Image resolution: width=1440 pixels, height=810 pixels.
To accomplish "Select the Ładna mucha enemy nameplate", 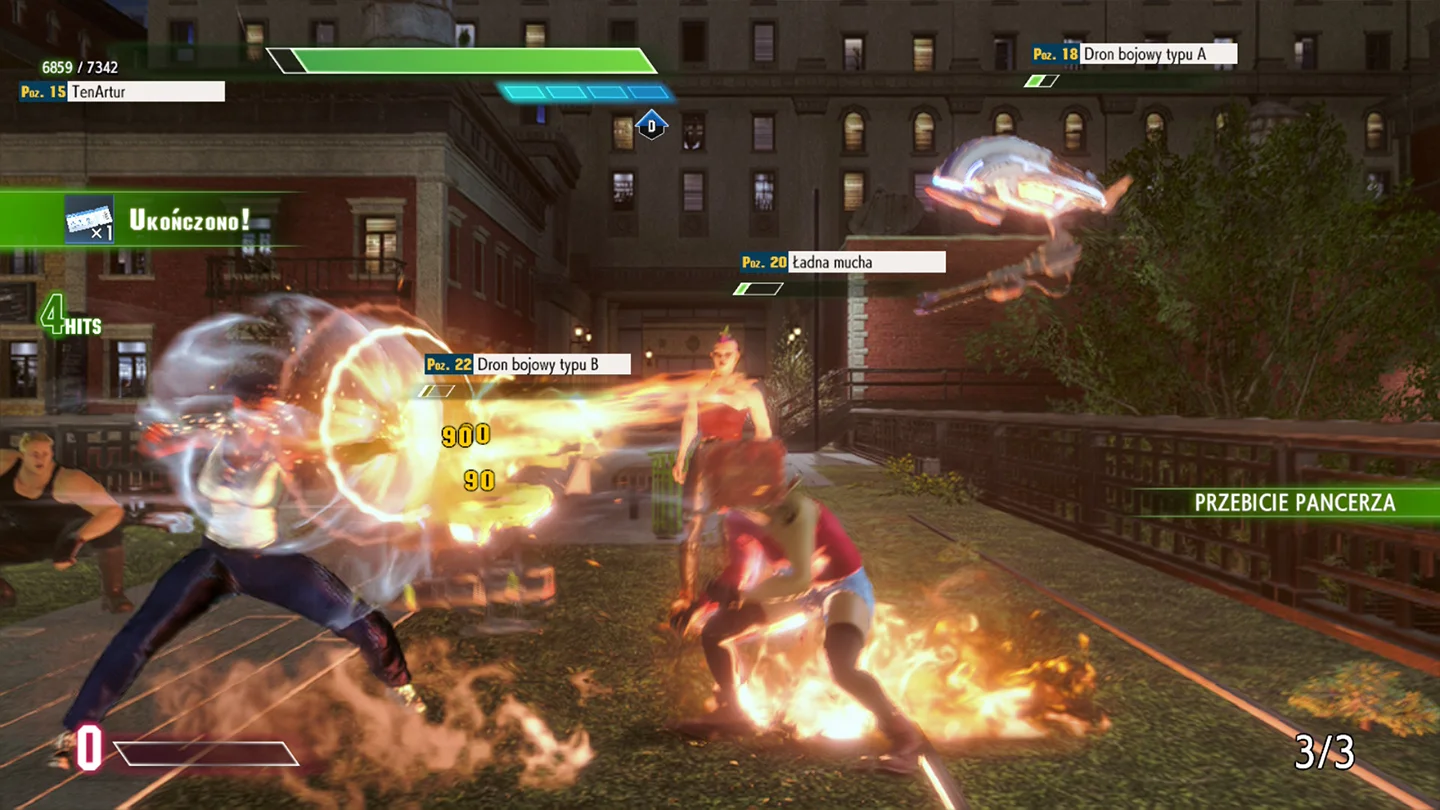I will click(866, 262).
